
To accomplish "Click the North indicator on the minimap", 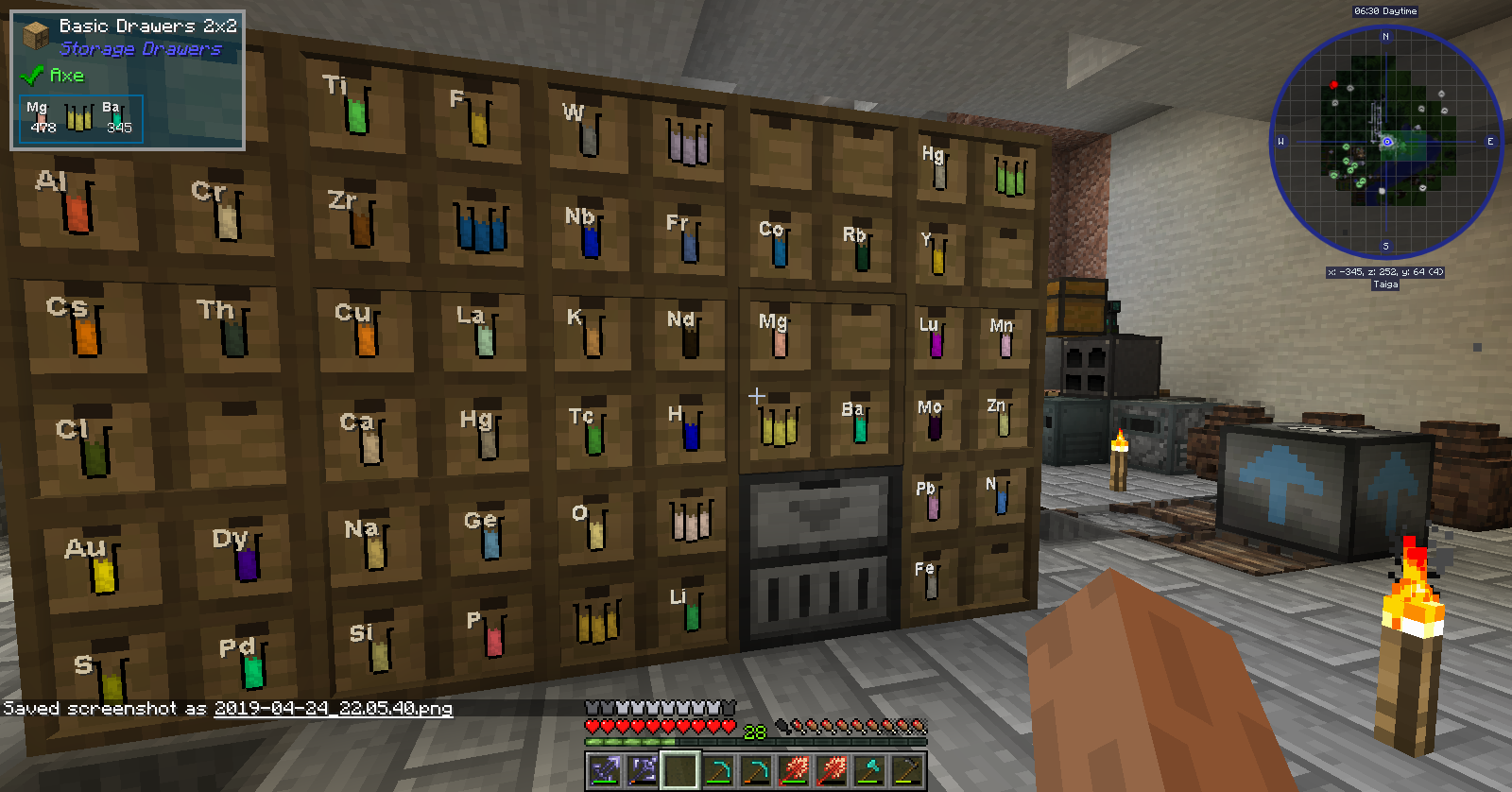I will (x=1386, y=36).
